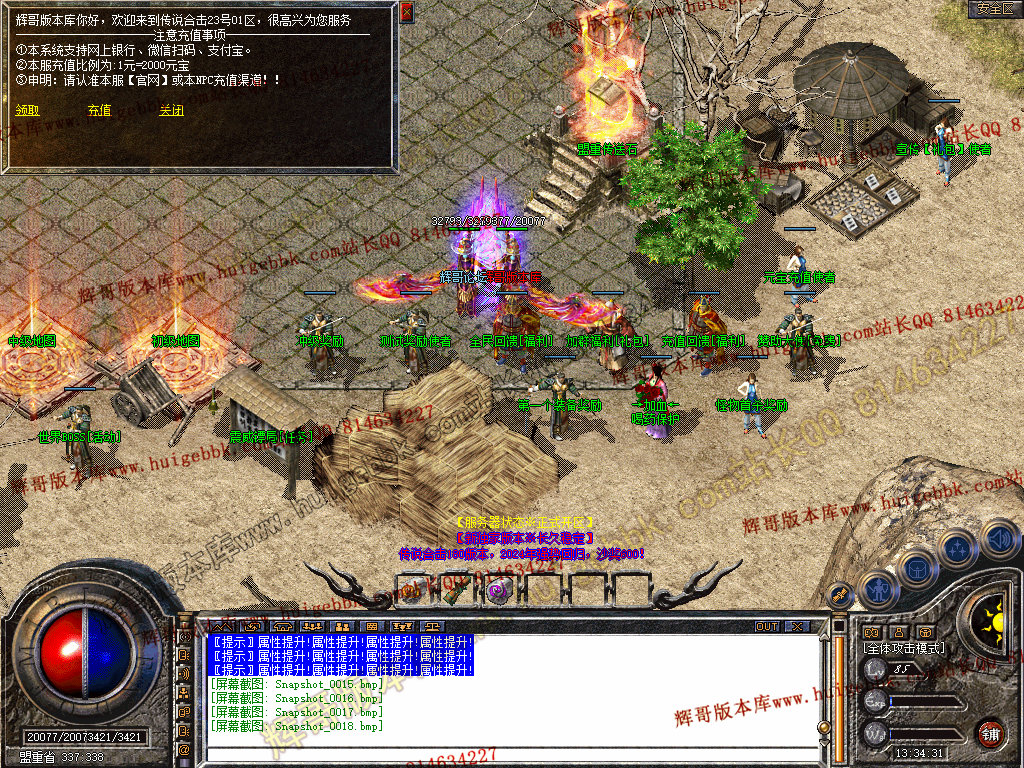
Task: Click the OUT button on chat panel
Action: 766,626
